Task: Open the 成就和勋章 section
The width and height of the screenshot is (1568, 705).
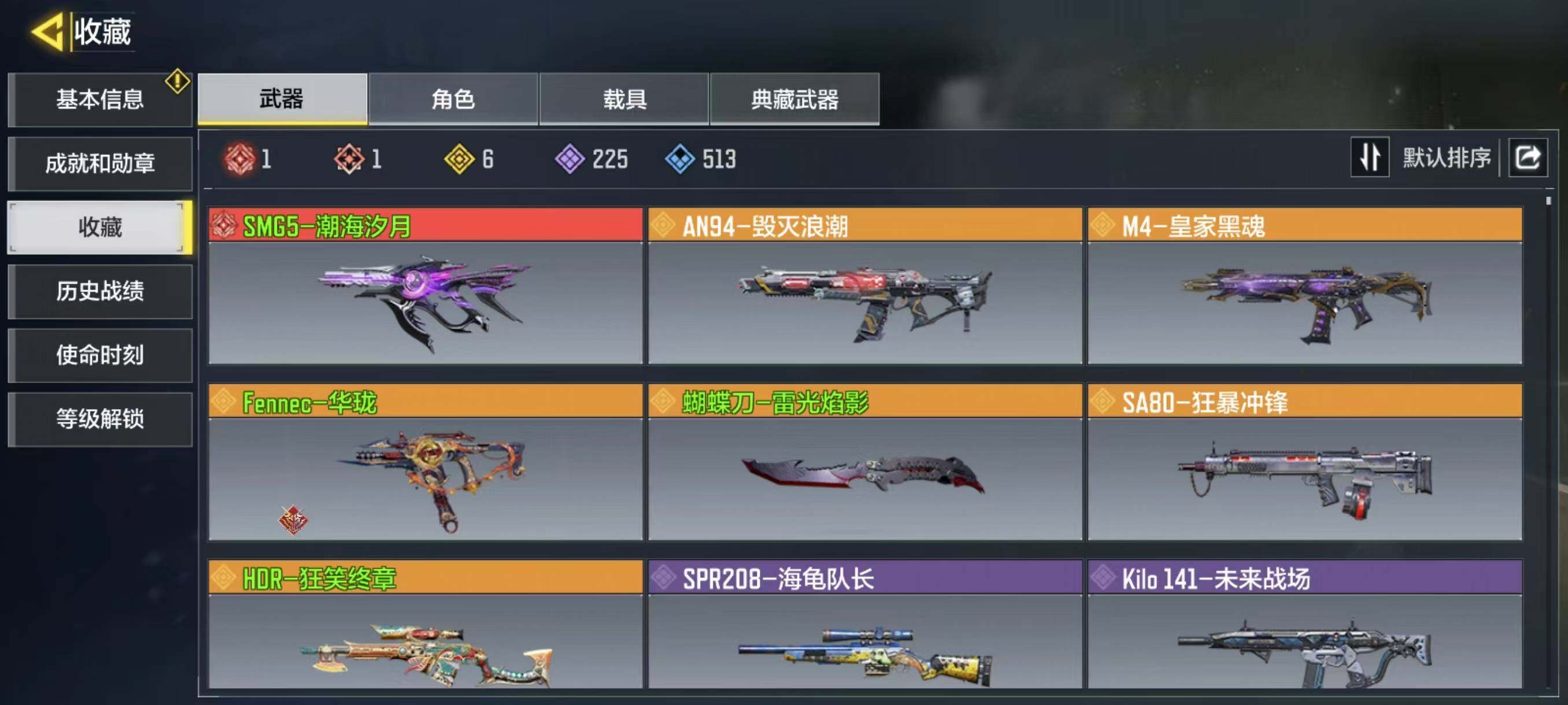Action: tap(100, 164)
